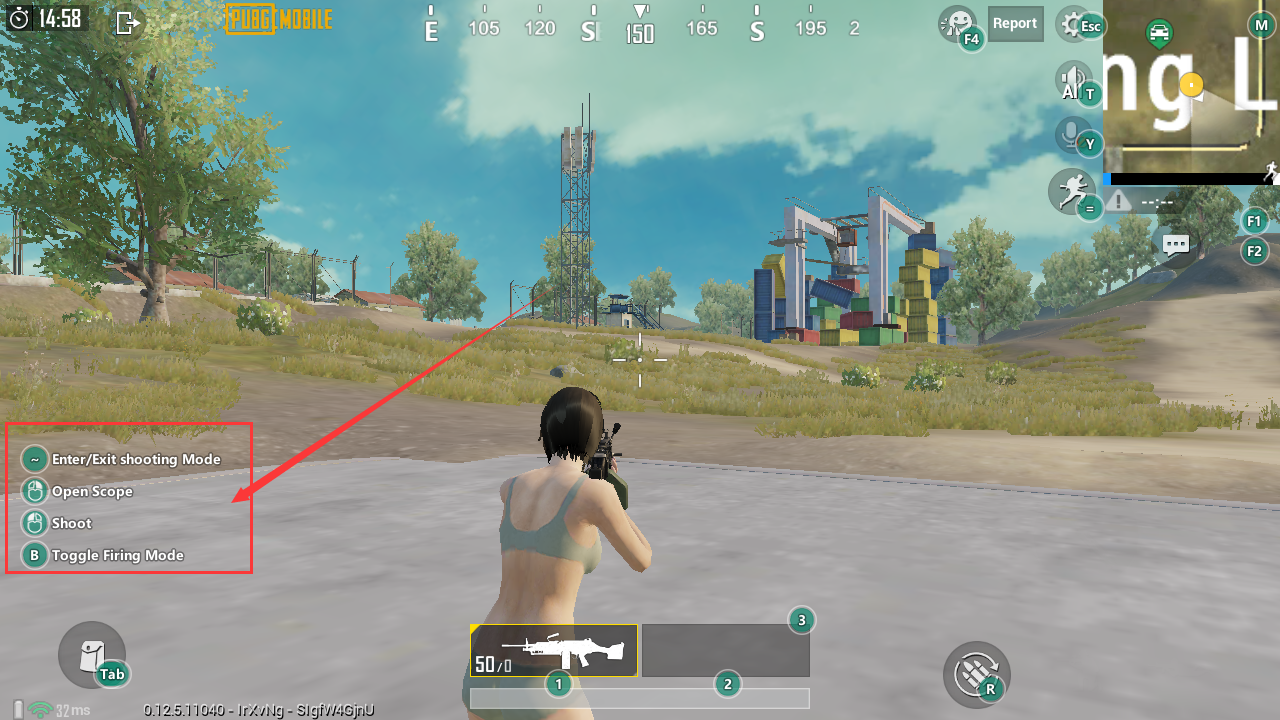This screenshot has width=1280, height=720.
Task: Tap the reload ammo button
Action: point(975,674)
